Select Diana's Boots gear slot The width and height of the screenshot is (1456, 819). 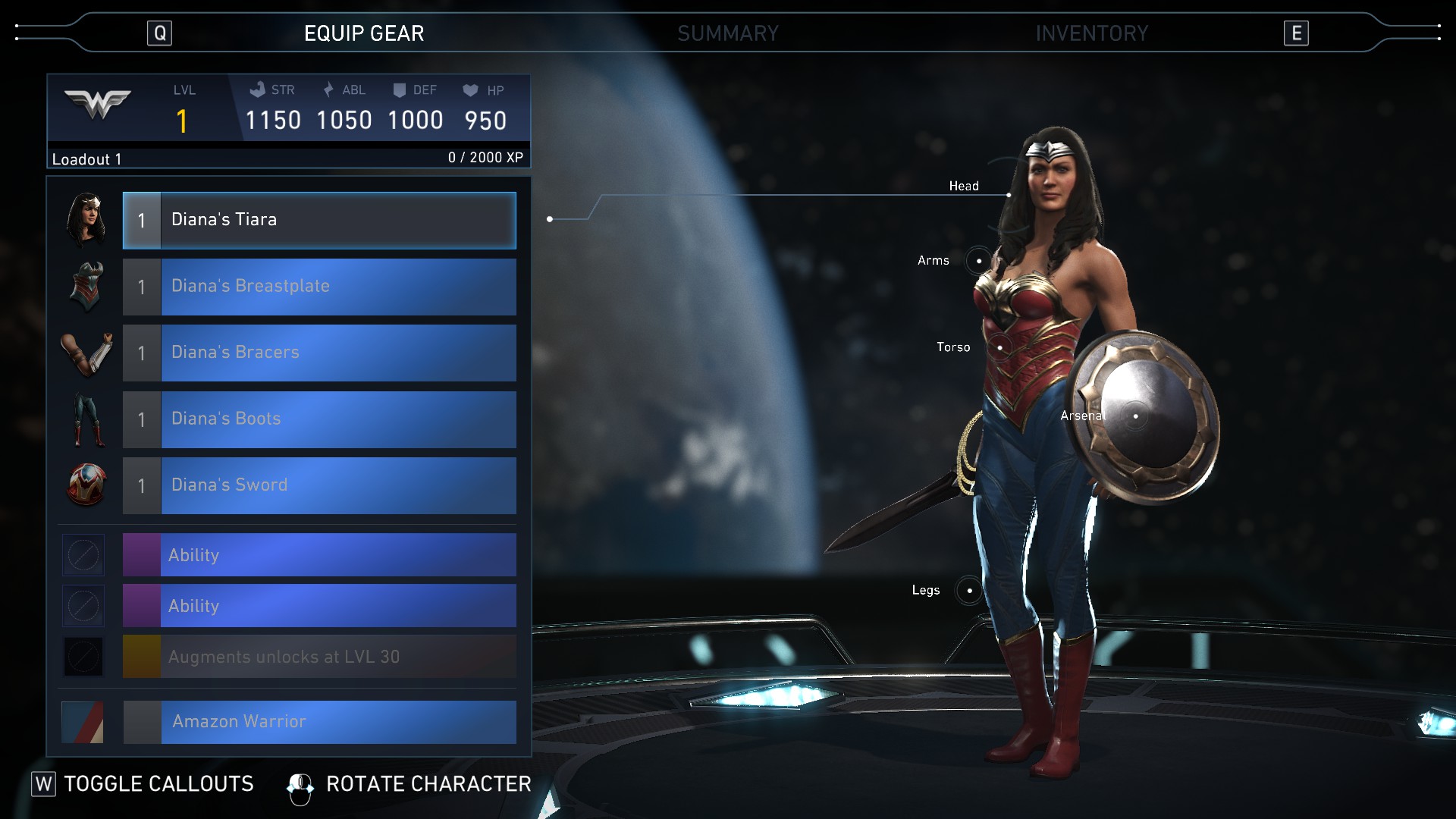(319, 419)
